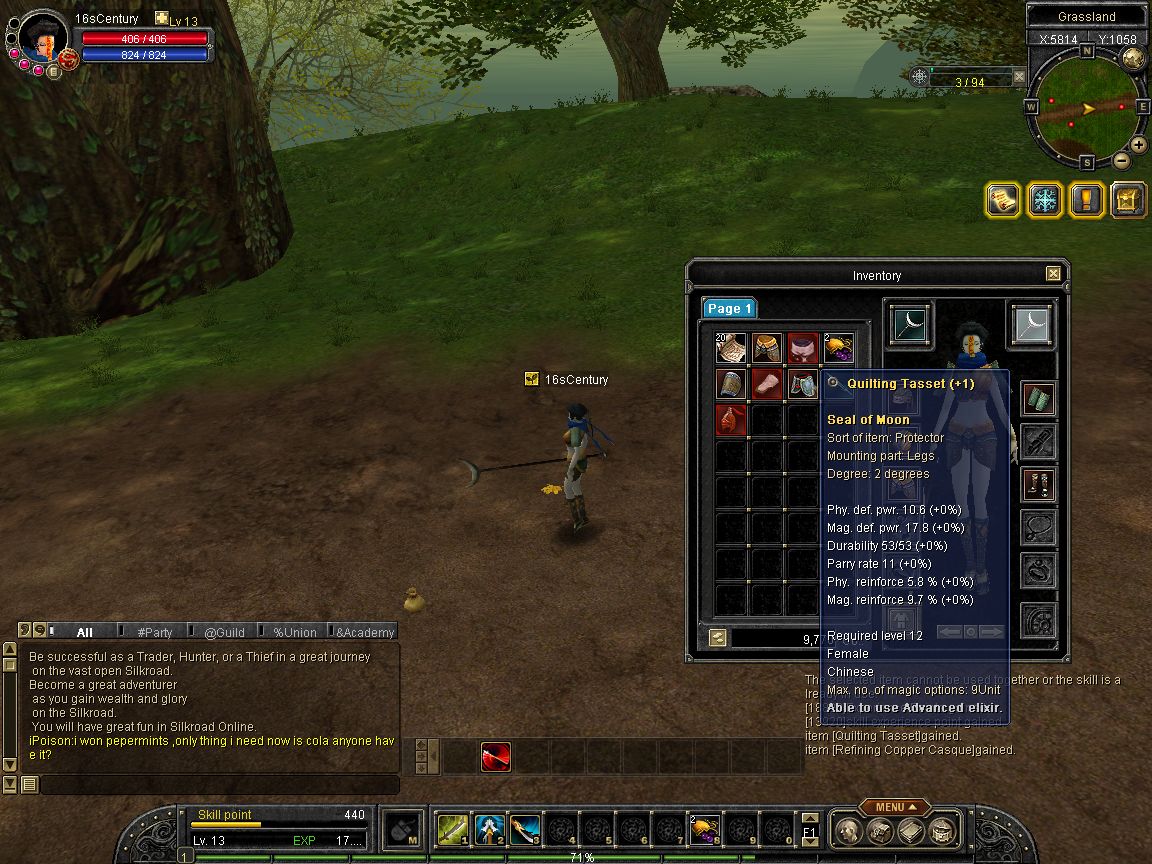Viewport: 1152px width, 864px height.
Task: Click the exclamation mark alert icon
Action: point(1087,199)
